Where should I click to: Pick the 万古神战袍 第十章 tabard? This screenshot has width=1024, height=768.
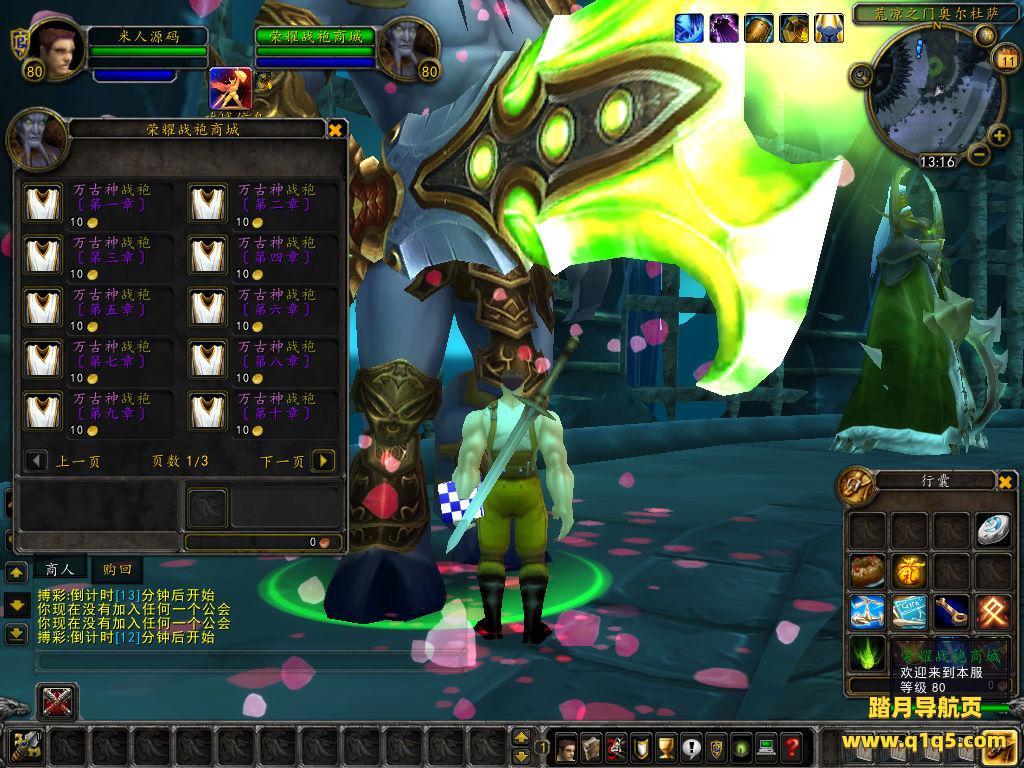208,411
